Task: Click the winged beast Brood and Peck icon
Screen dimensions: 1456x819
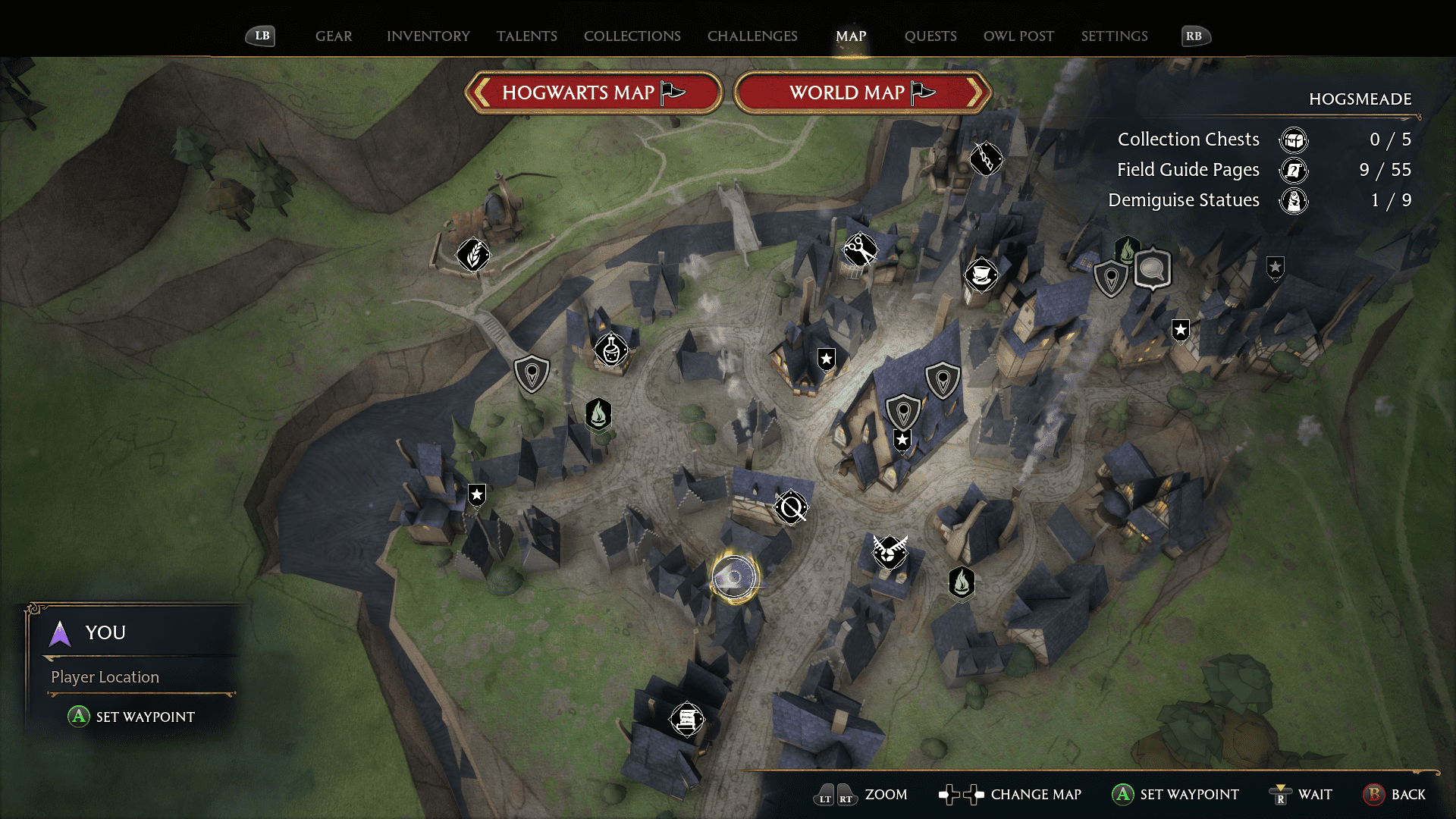Action: (x=889, y=553)
